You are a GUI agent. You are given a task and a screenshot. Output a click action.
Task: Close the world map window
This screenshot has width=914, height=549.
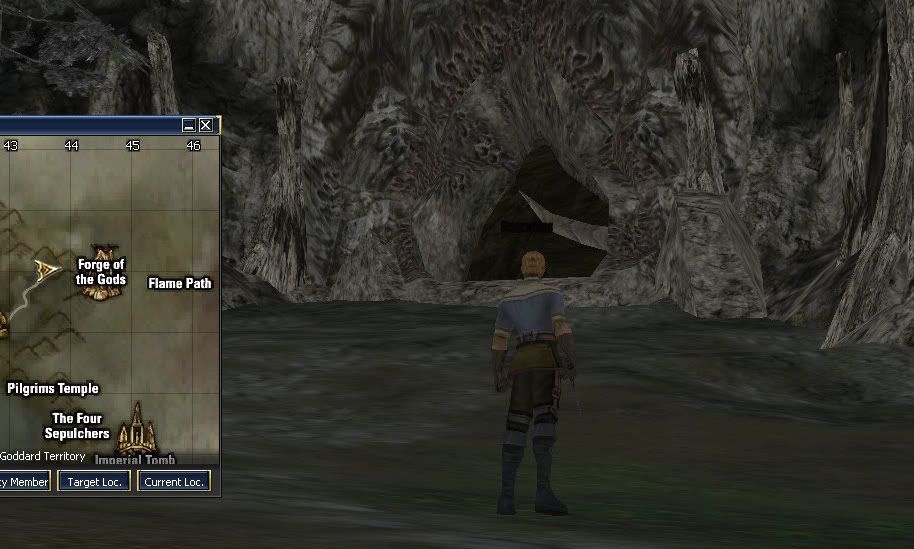pyautogui.click(x=206, y=125)
